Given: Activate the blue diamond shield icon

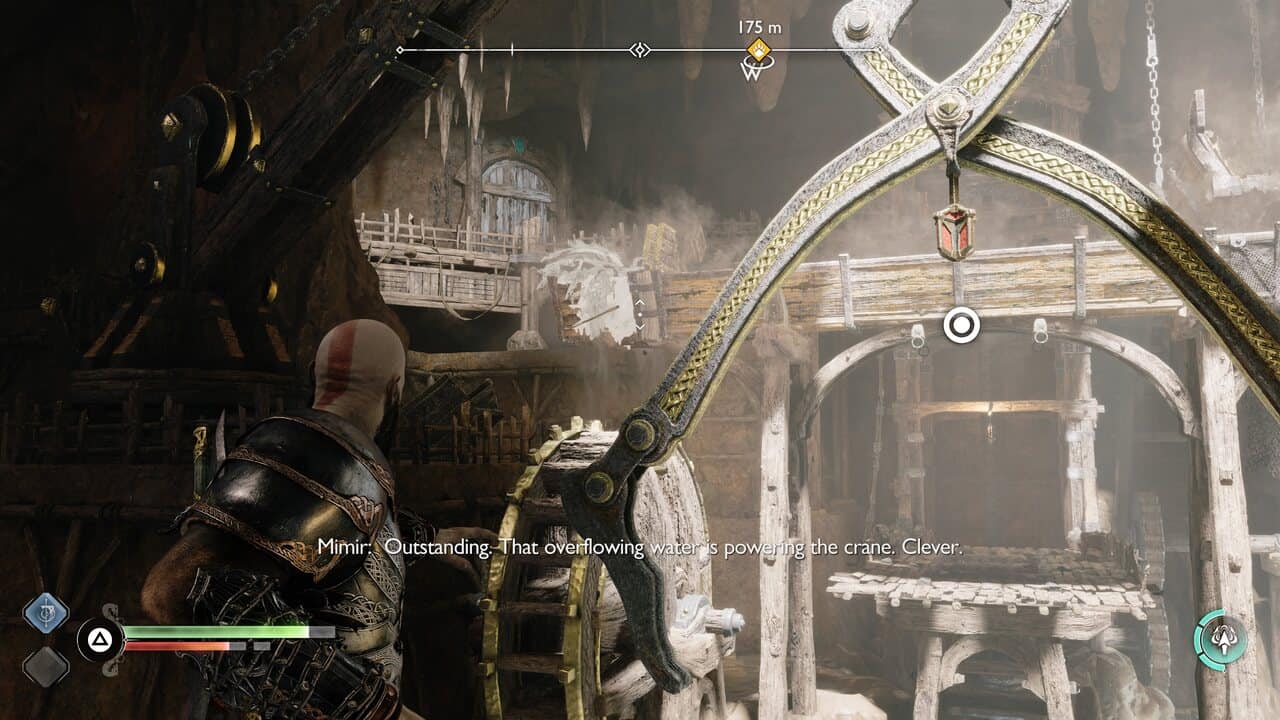Looking at the screenshot, I should (46, 613).
